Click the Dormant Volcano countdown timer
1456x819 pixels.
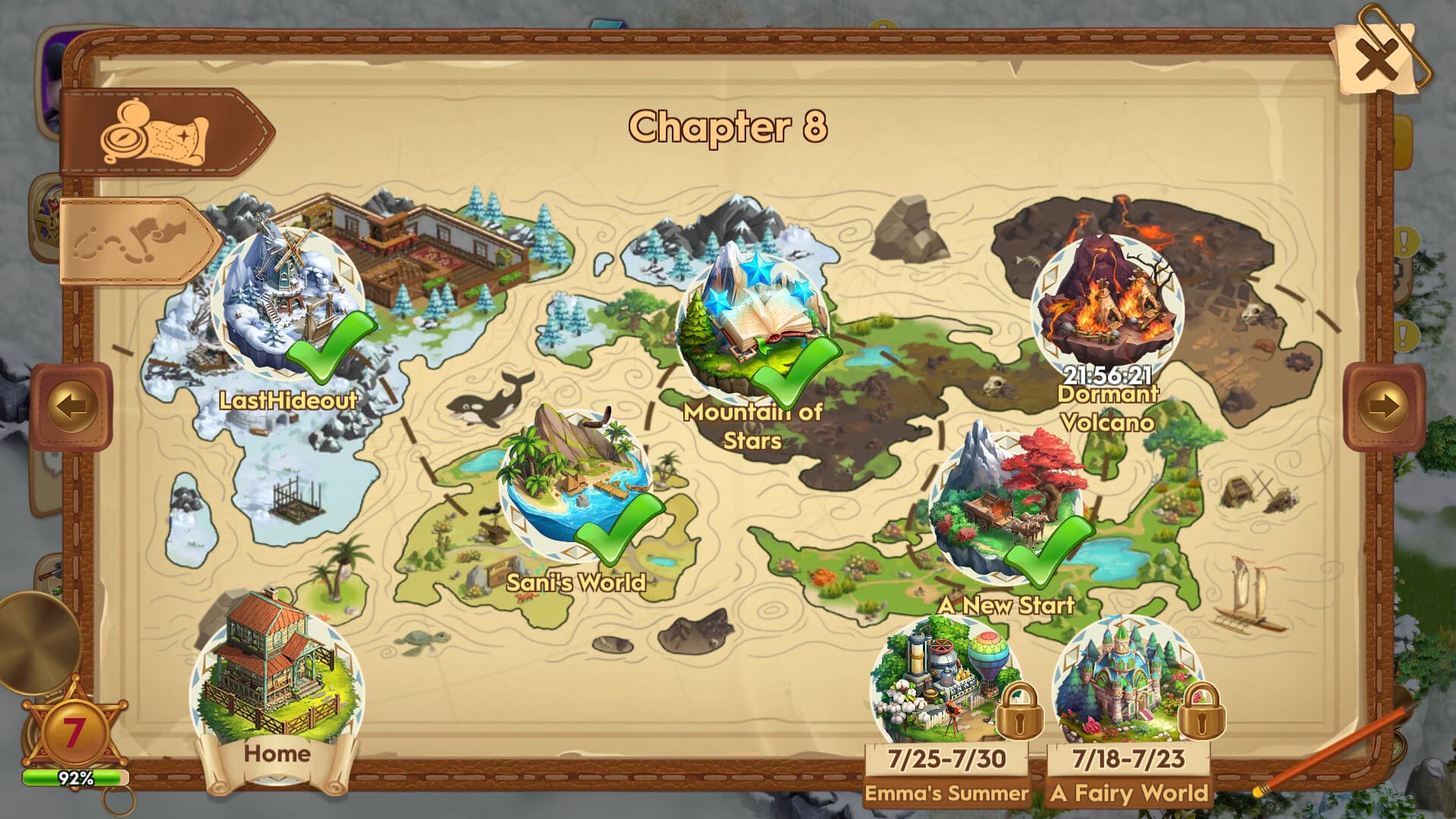[1107, 375]
